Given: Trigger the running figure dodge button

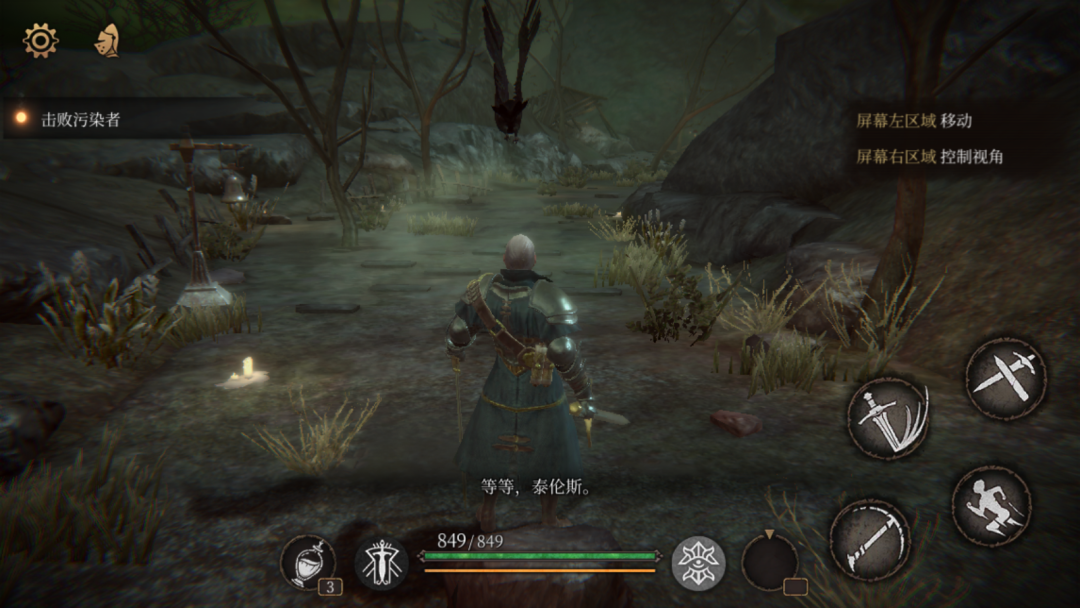Looking at the screenshot, I should click(990, 506).
